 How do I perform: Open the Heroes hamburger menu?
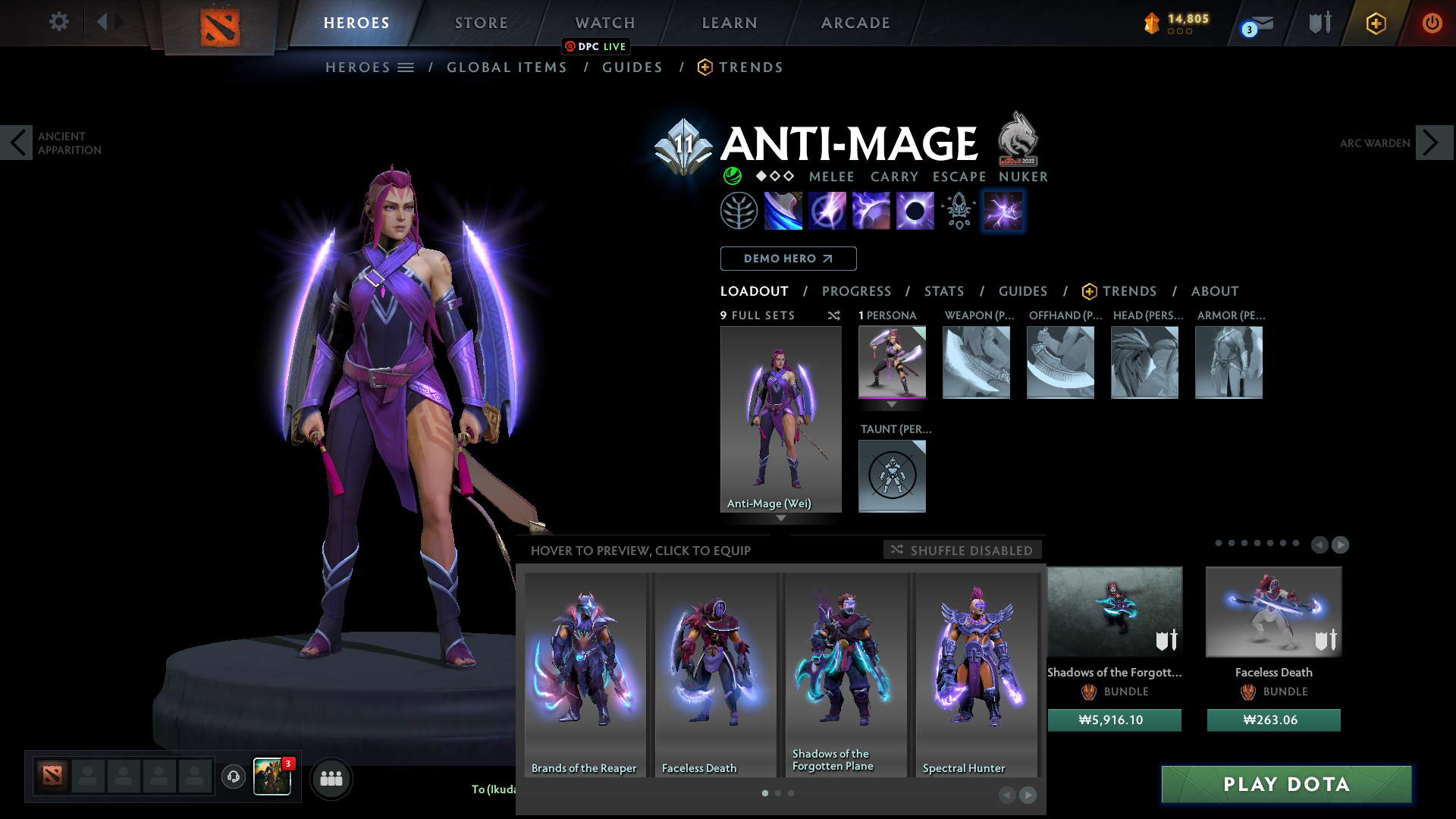[406, 67]
